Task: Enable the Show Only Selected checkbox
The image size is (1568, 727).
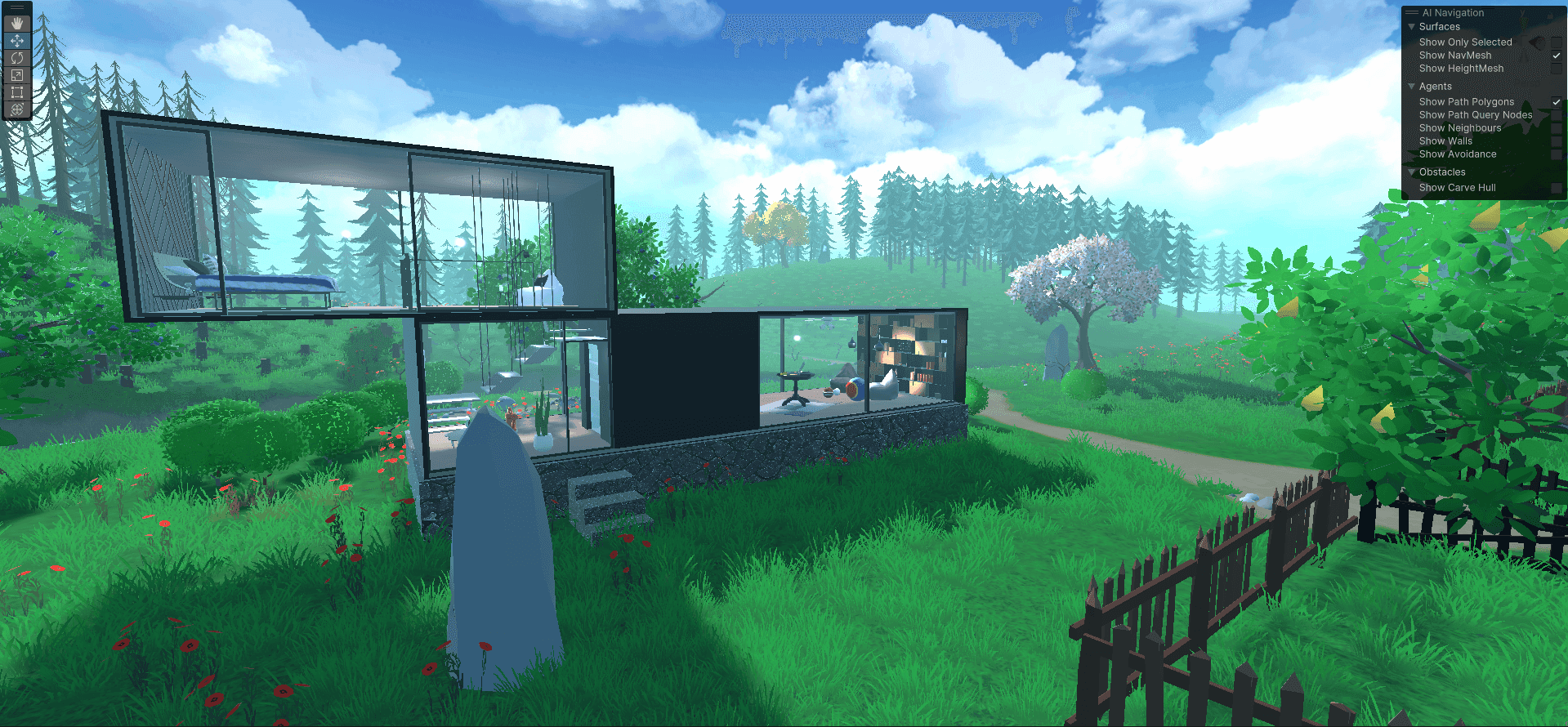Action: 1557,42
